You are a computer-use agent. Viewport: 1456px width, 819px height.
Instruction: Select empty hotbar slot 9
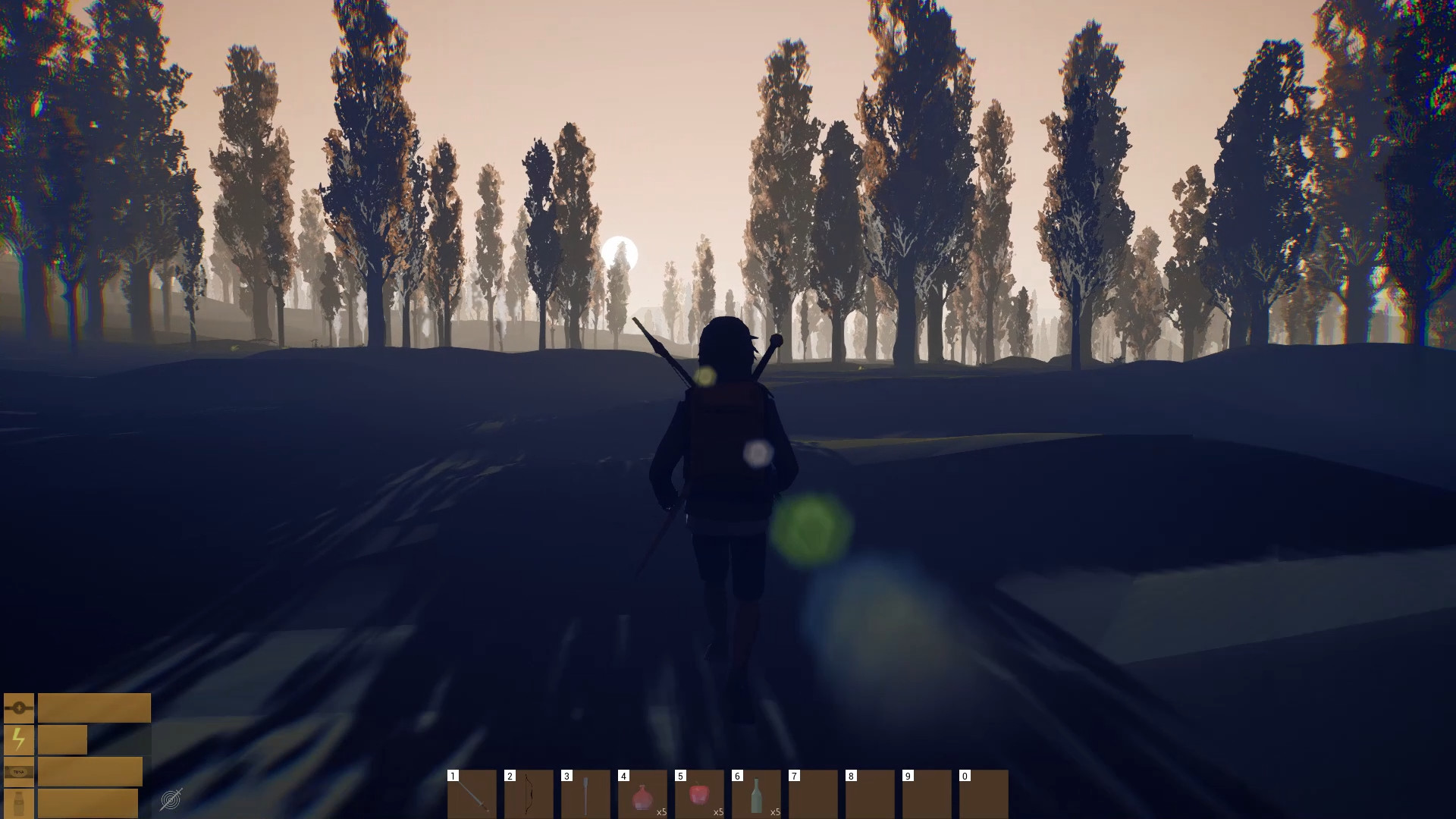[x=926, y=795]
